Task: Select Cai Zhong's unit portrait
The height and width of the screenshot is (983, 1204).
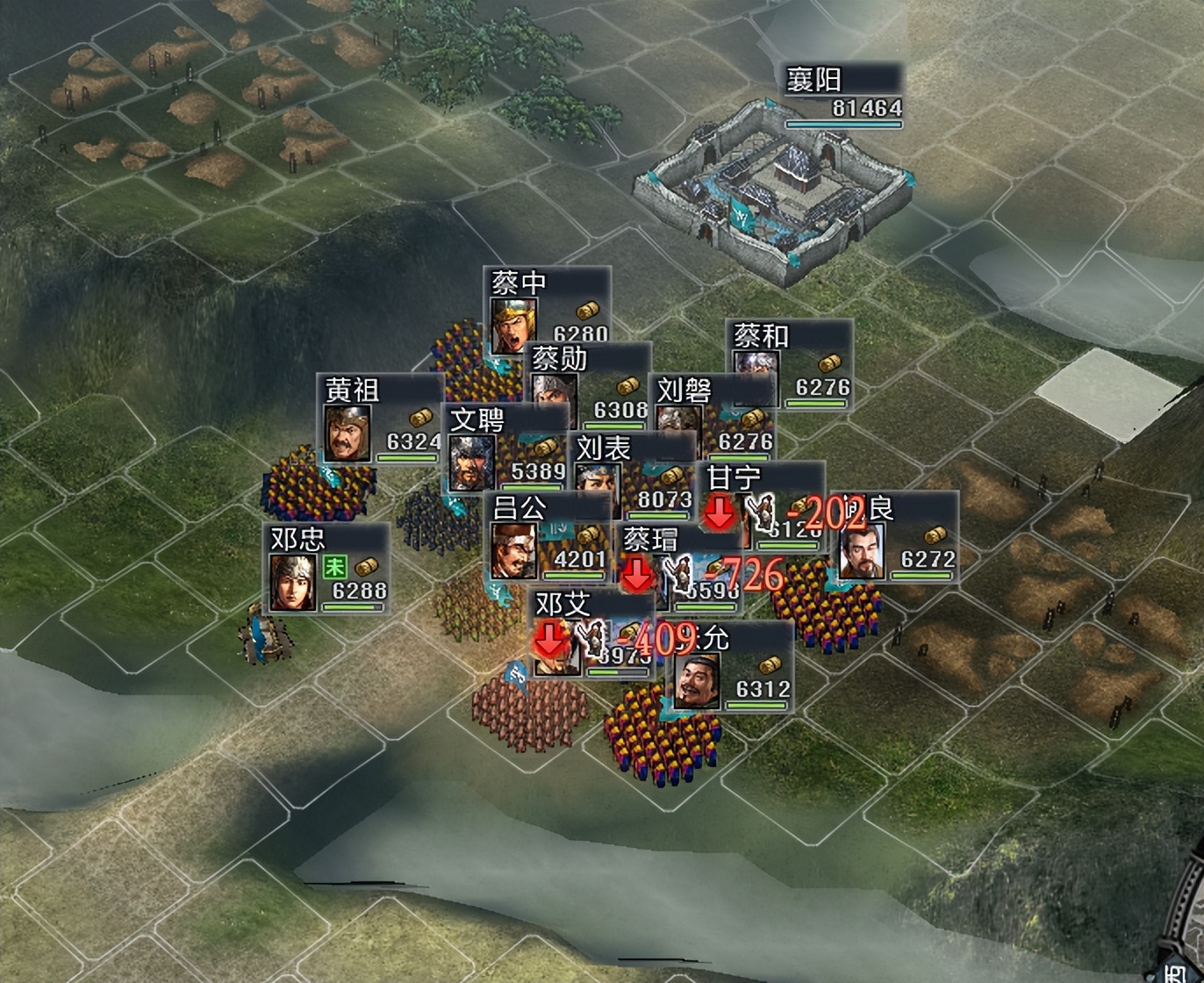Action: (513, 325)
